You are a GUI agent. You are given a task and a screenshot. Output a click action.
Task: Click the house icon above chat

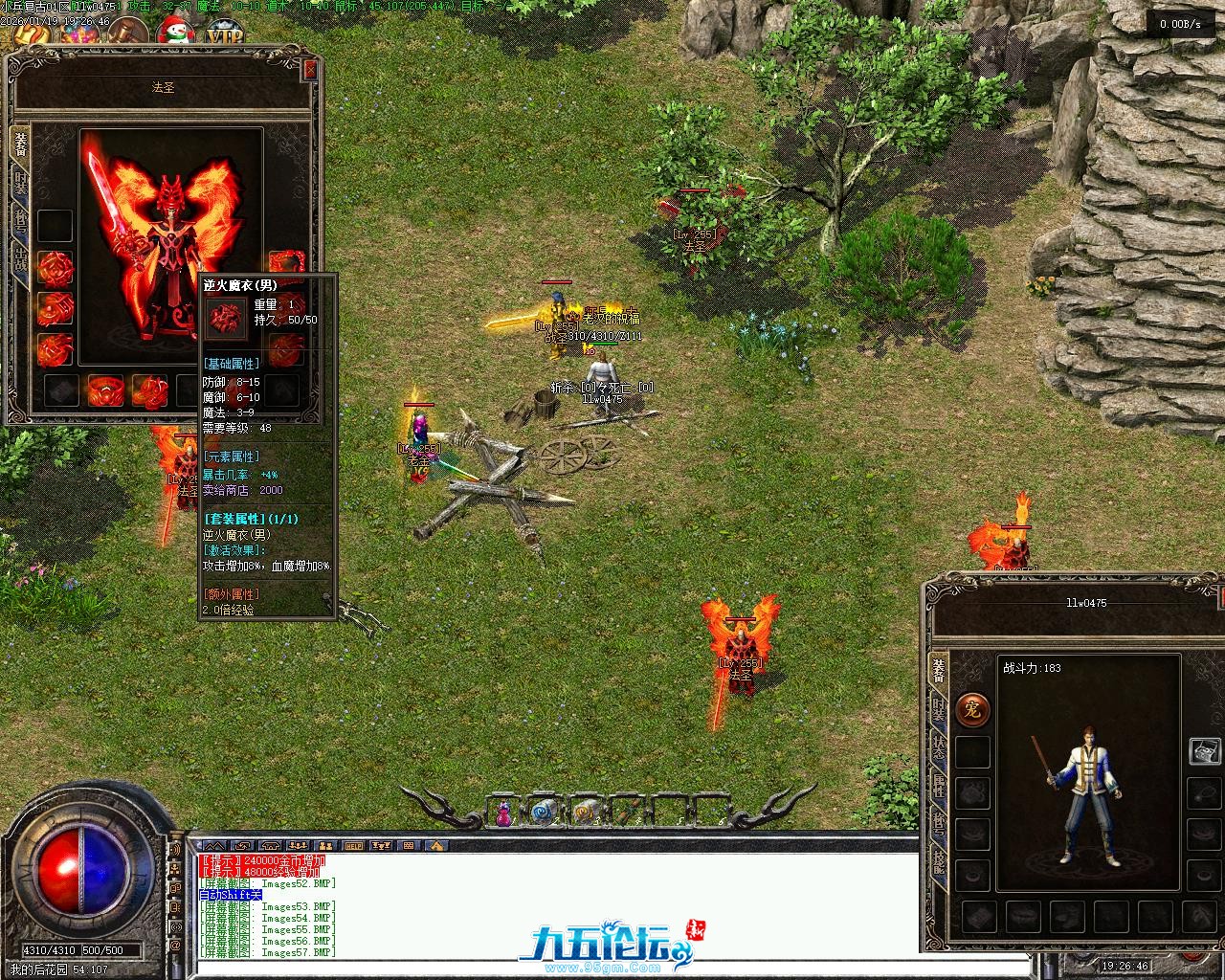(x=435, y=846)
